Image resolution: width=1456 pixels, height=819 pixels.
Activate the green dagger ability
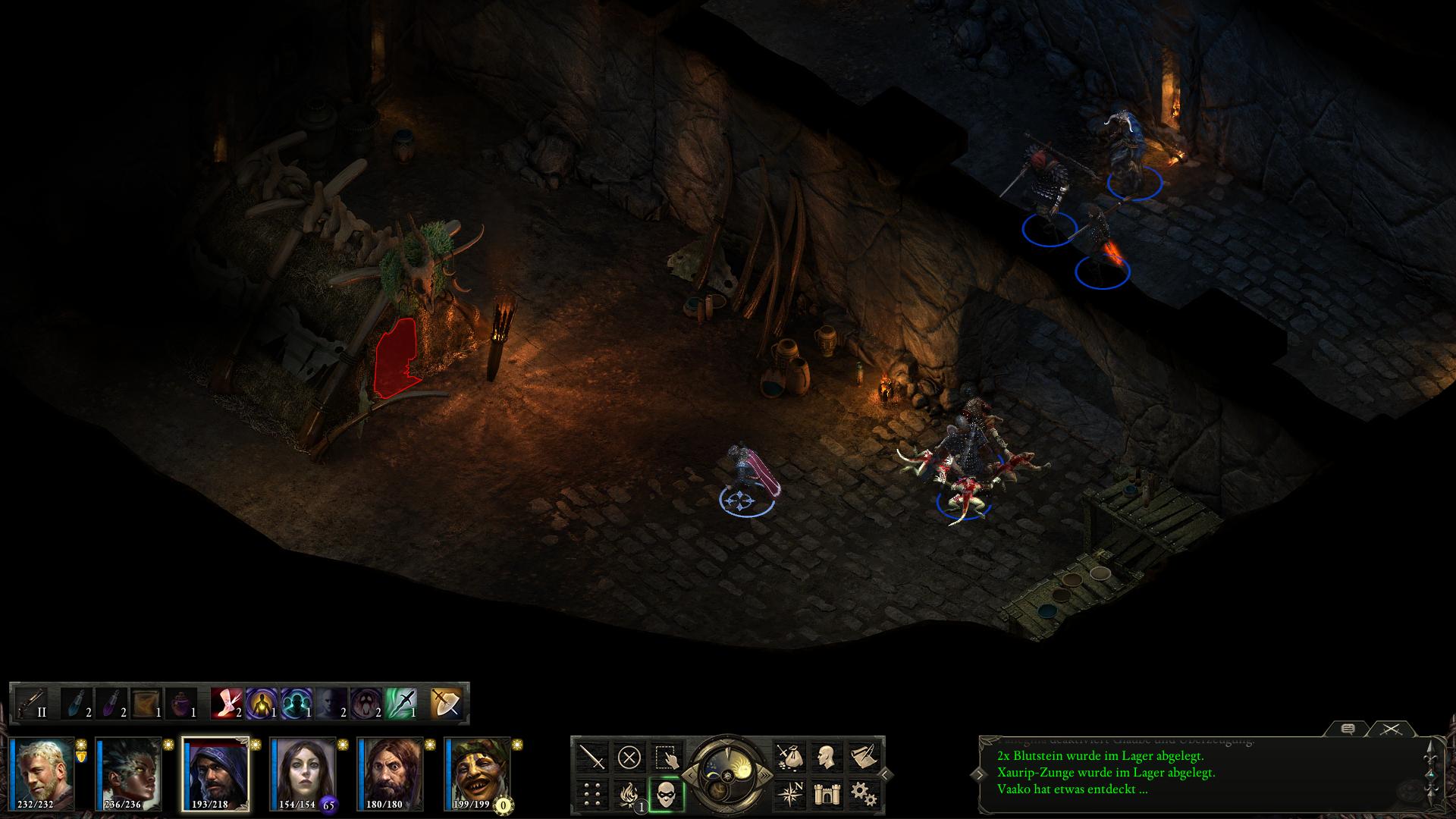[401, 703]
